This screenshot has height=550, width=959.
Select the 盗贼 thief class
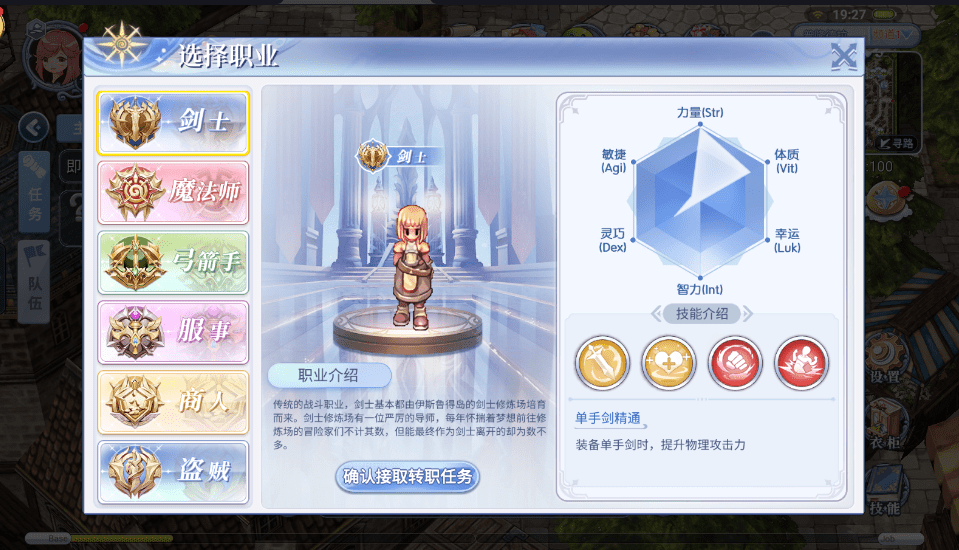173,472
